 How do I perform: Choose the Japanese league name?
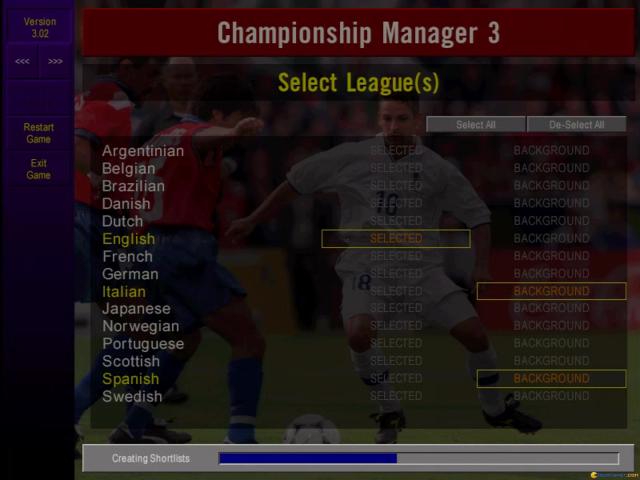136,309
